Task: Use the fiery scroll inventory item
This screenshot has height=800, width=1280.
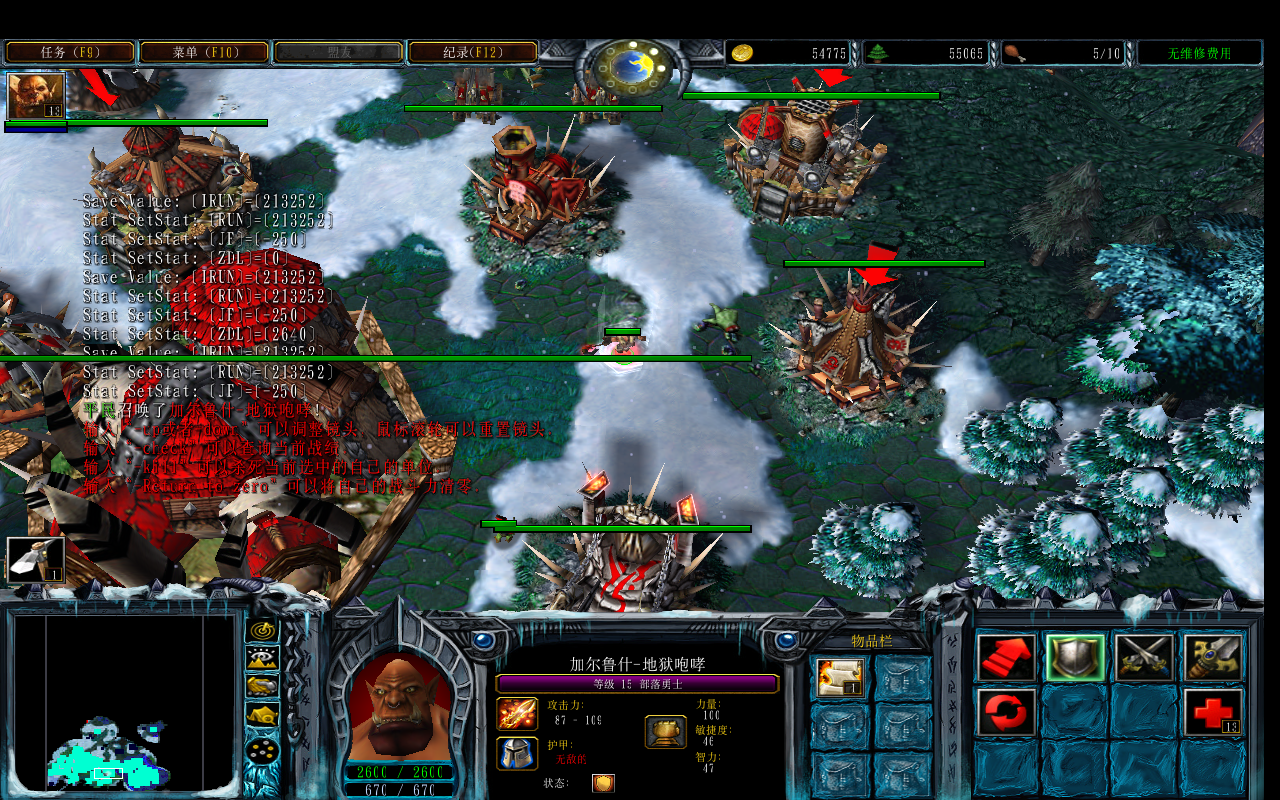Action: (840, 677)
